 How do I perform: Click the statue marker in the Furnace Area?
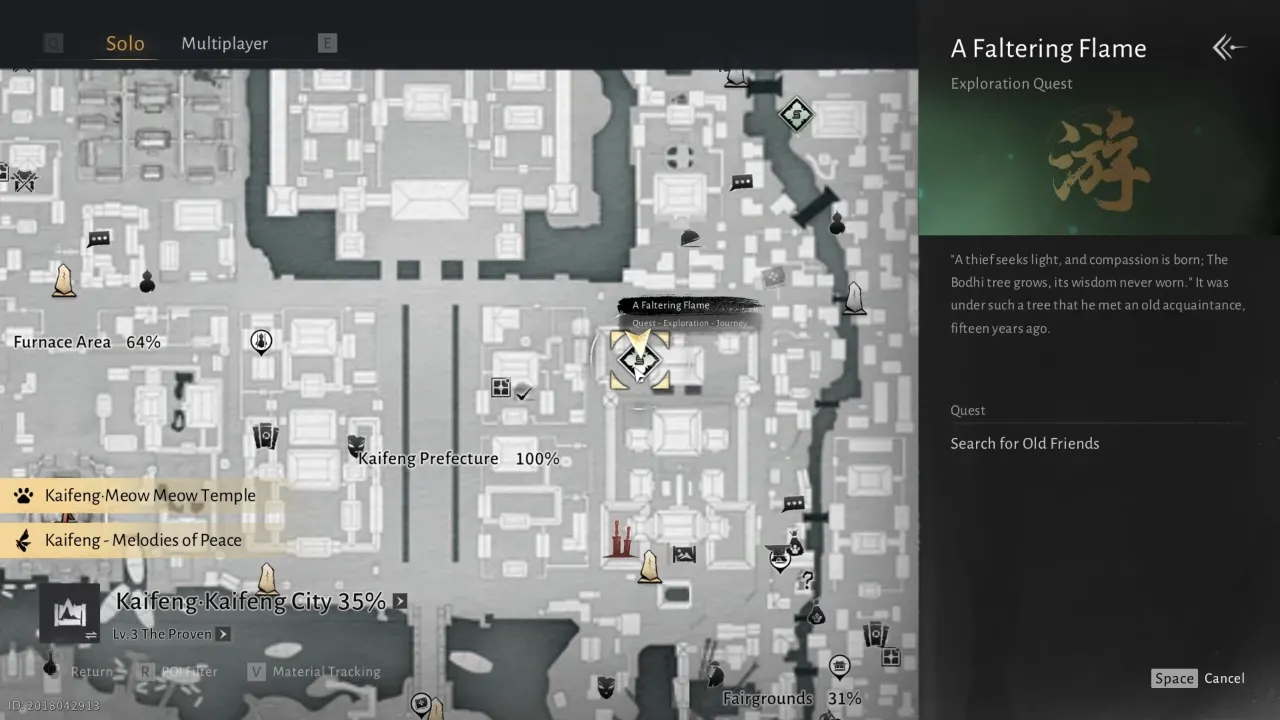pos(63,281)
